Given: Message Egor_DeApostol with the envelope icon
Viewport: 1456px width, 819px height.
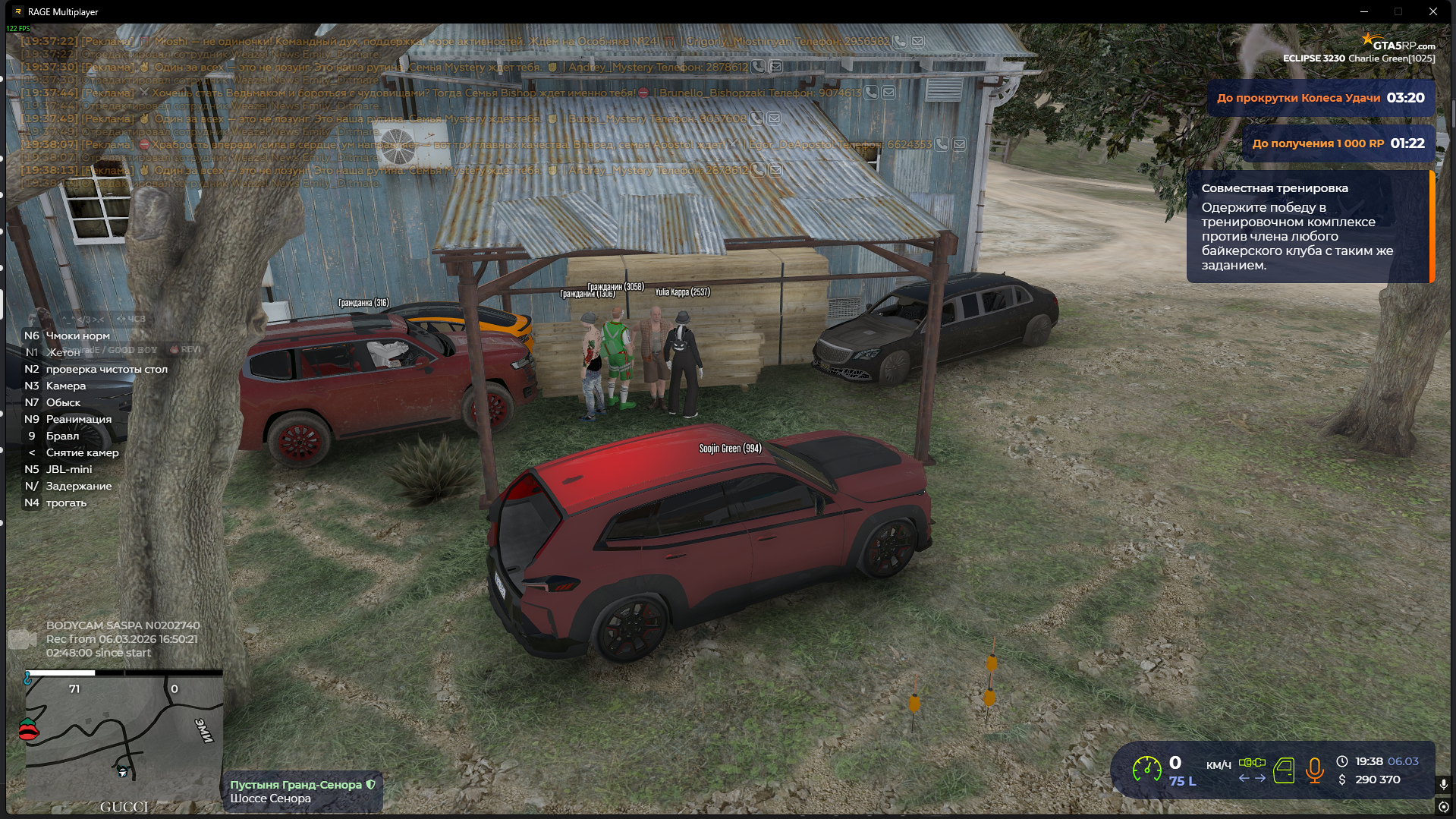Looking at the screenshot, I should point(959,144).
